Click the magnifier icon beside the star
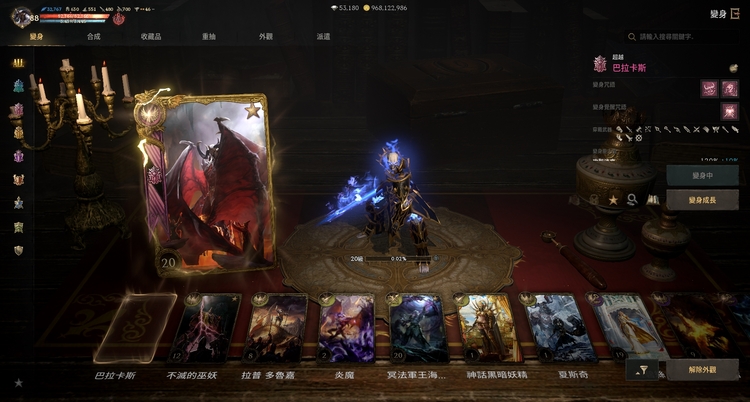 coord(632,200)
